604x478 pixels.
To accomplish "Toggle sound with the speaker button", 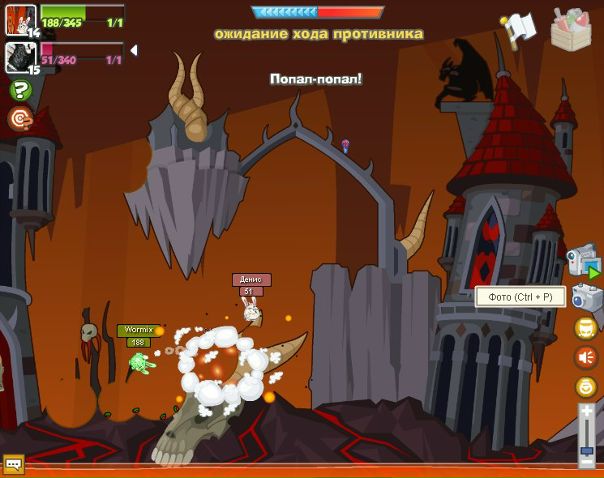I will click(x=585, y=357).
